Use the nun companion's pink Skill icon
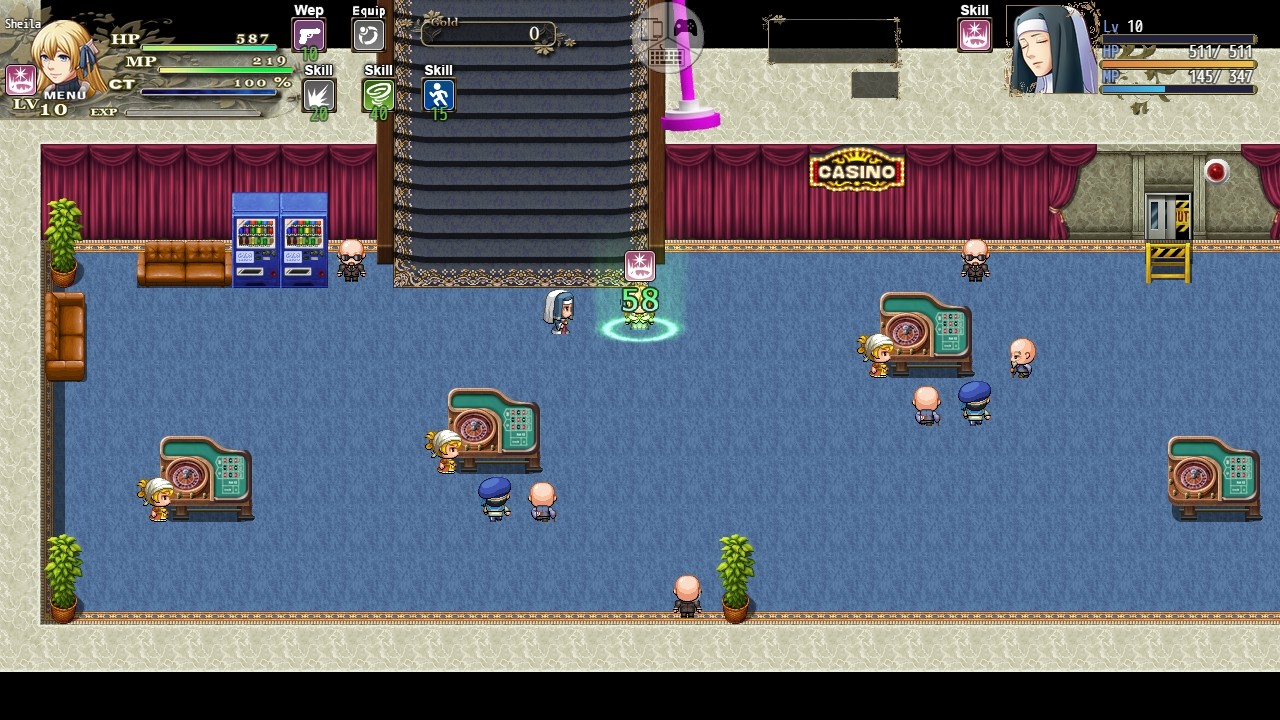Screen dimensions: 1280x720 (x=974, y=33)
